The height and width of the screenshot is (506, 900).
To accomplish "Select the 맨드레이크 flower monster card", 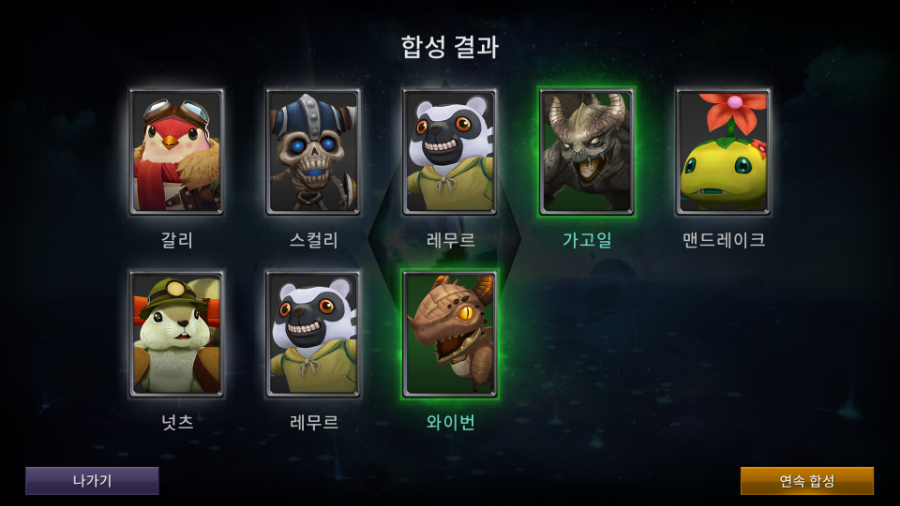I will click(723, 152).
